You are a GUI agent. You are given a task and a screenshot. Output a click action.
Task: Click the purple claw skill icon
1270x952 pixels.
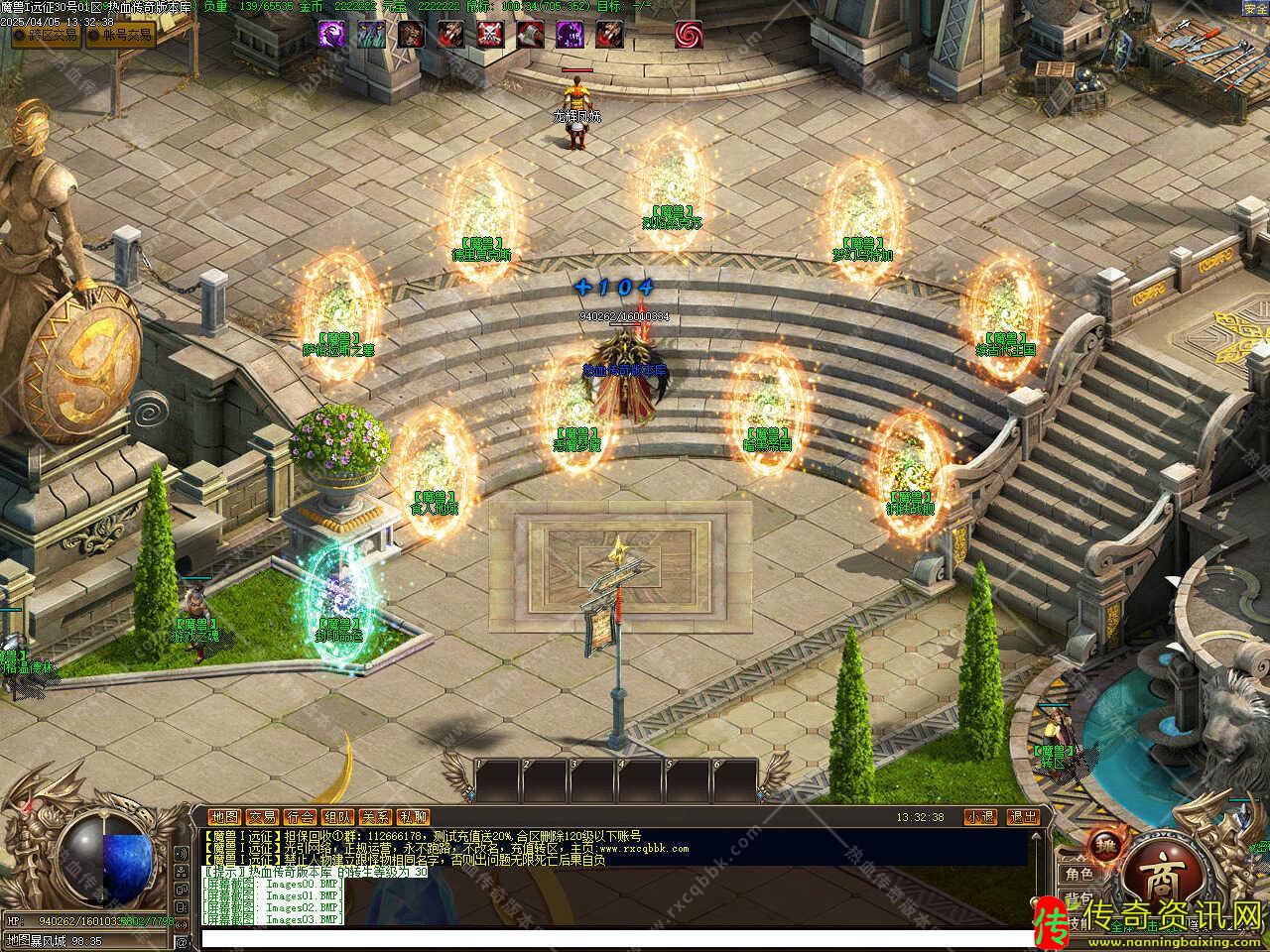(331, 35)
